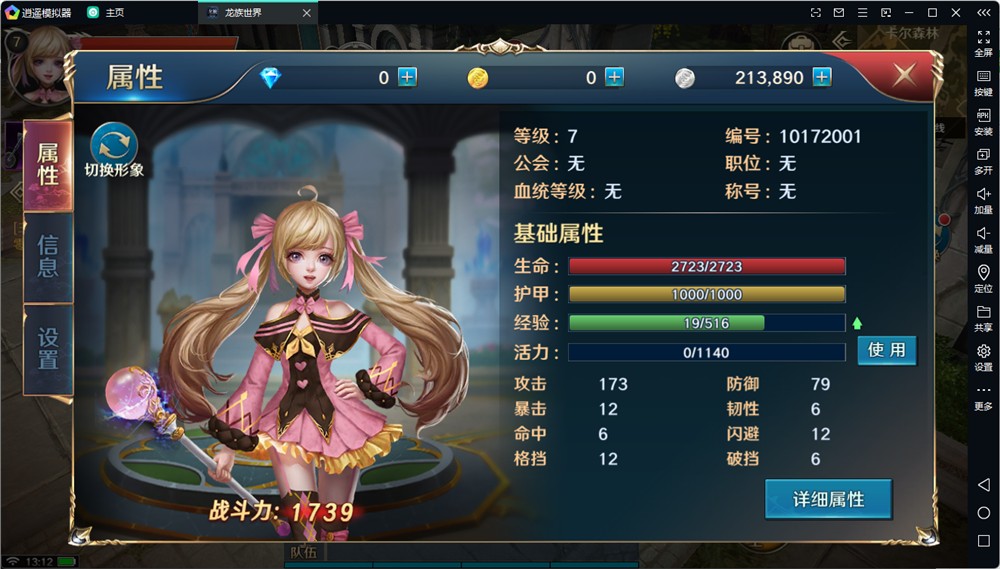
Task: Close the 属性 attribute panel
Action: (x=904, y=76)
